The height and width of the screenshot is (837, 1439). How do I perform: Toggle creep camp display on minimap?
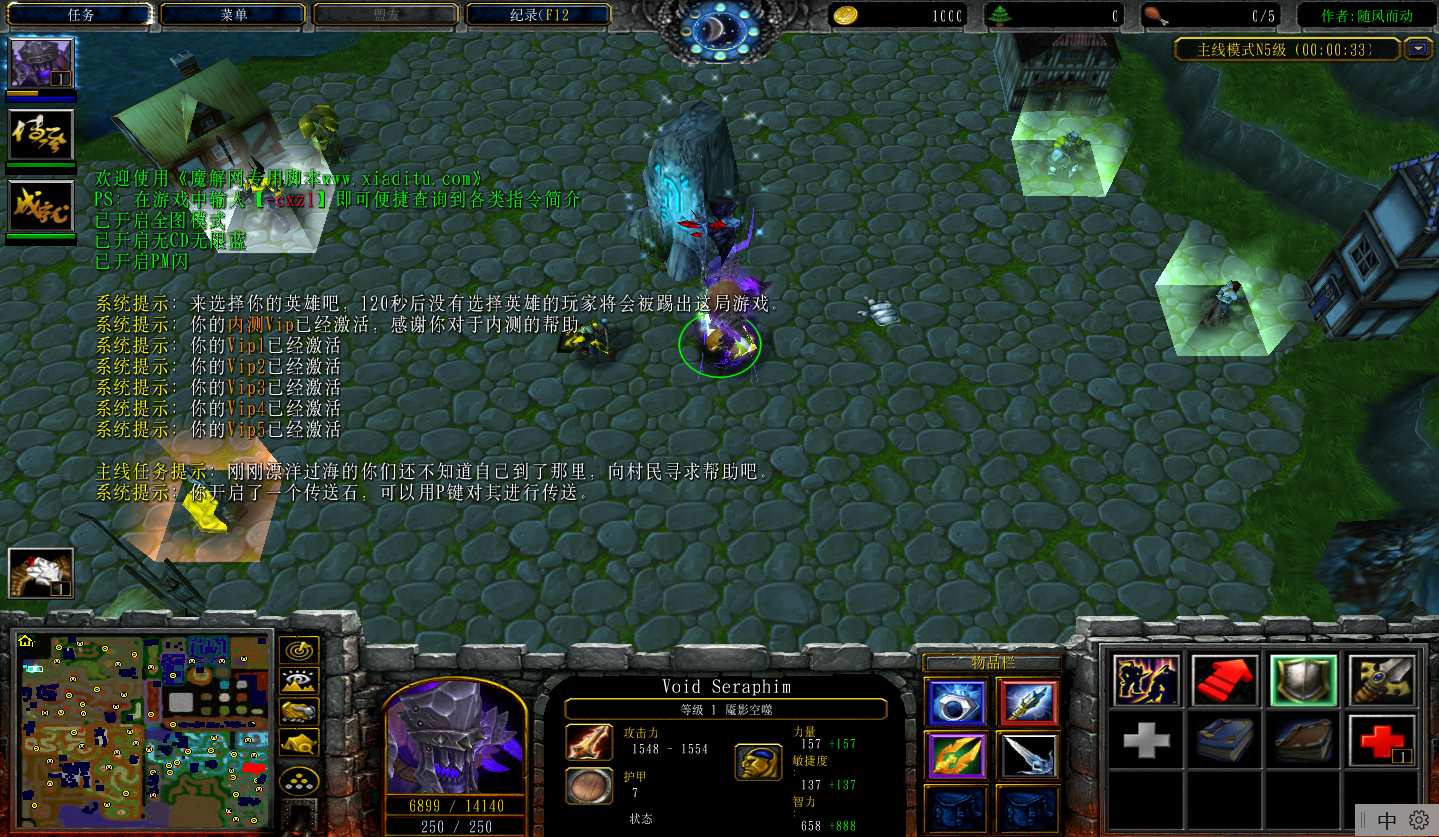[x=298, y=742]
